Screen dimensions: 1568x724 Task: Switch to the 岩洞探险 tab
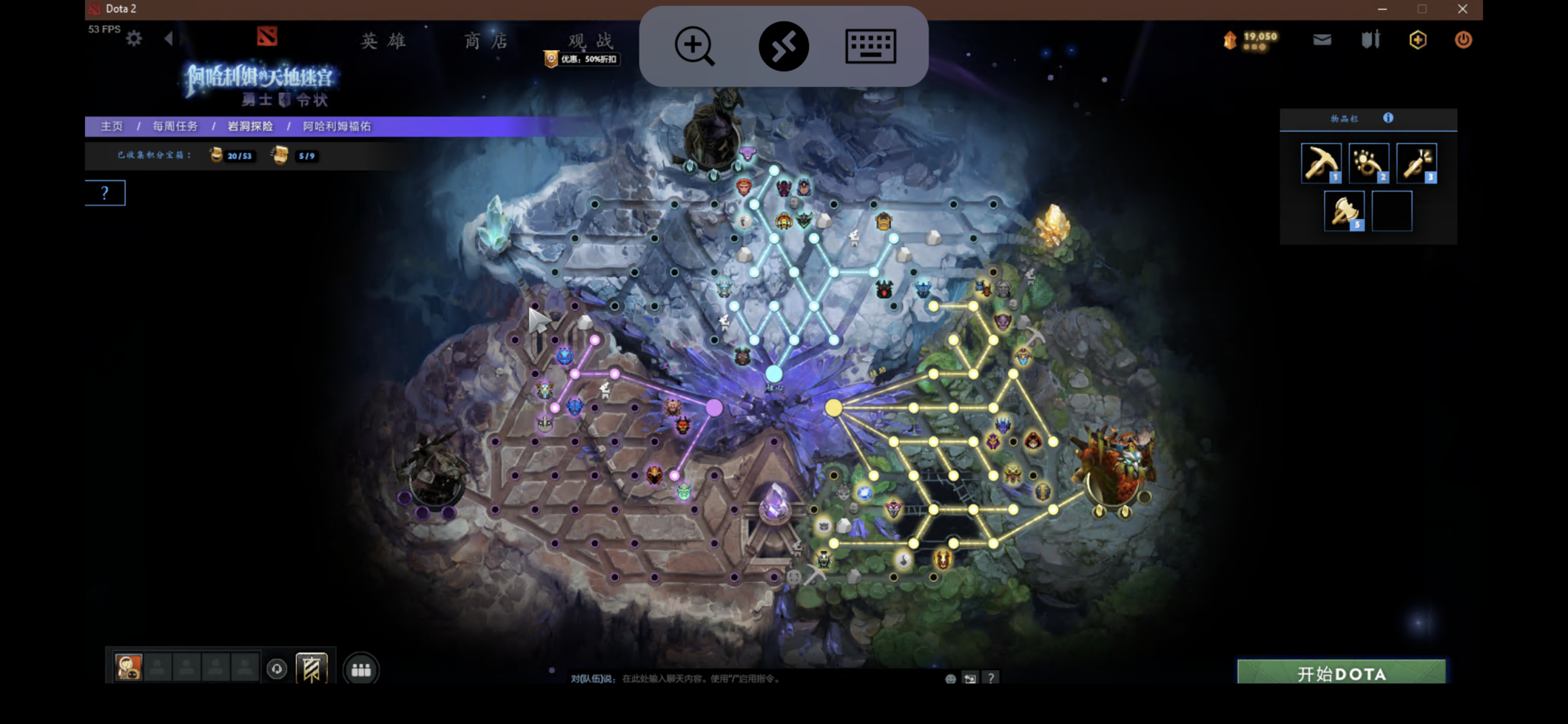250,126
